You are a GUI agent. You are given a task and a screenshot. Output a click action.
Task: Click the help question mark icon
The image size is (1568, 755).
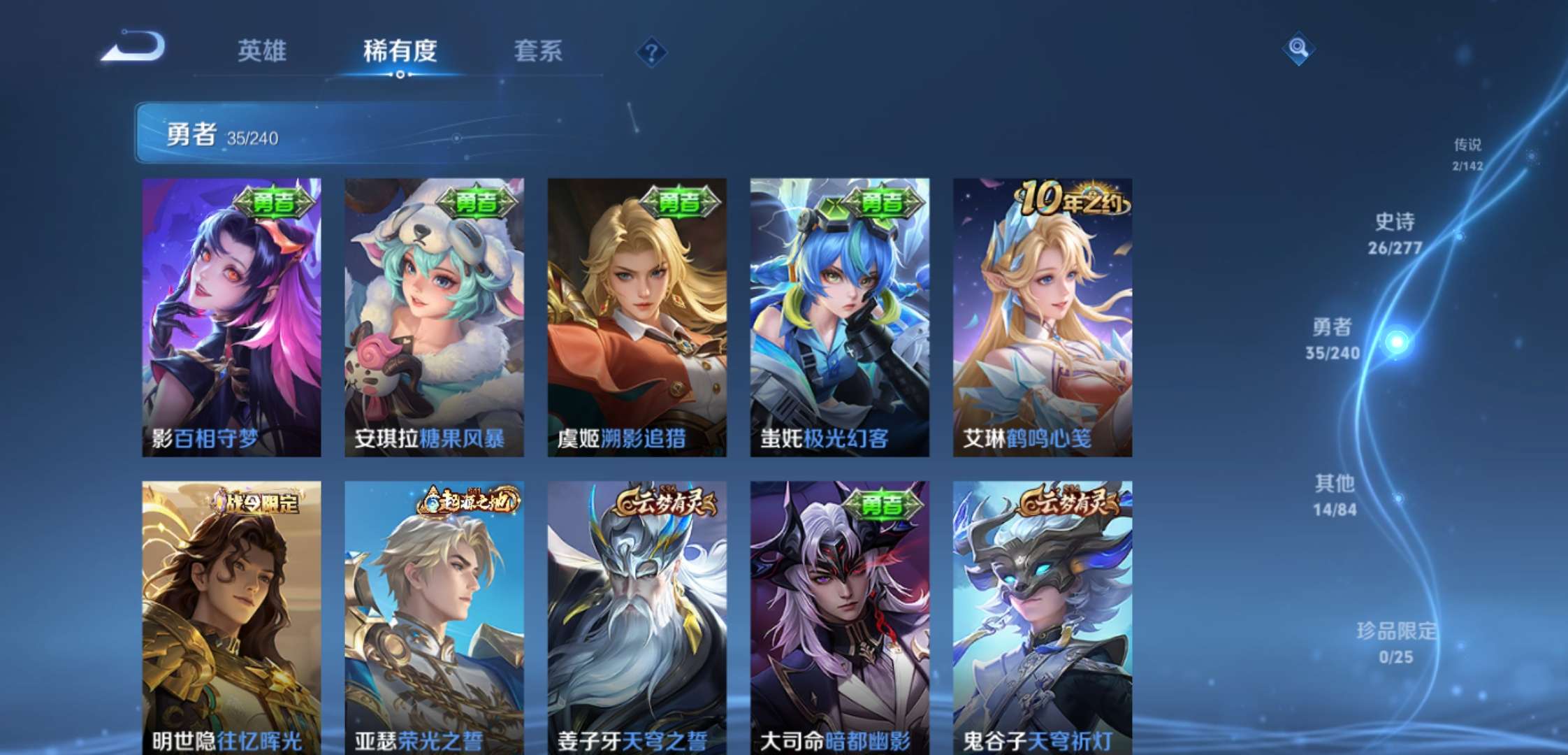(x=651, y=50)
